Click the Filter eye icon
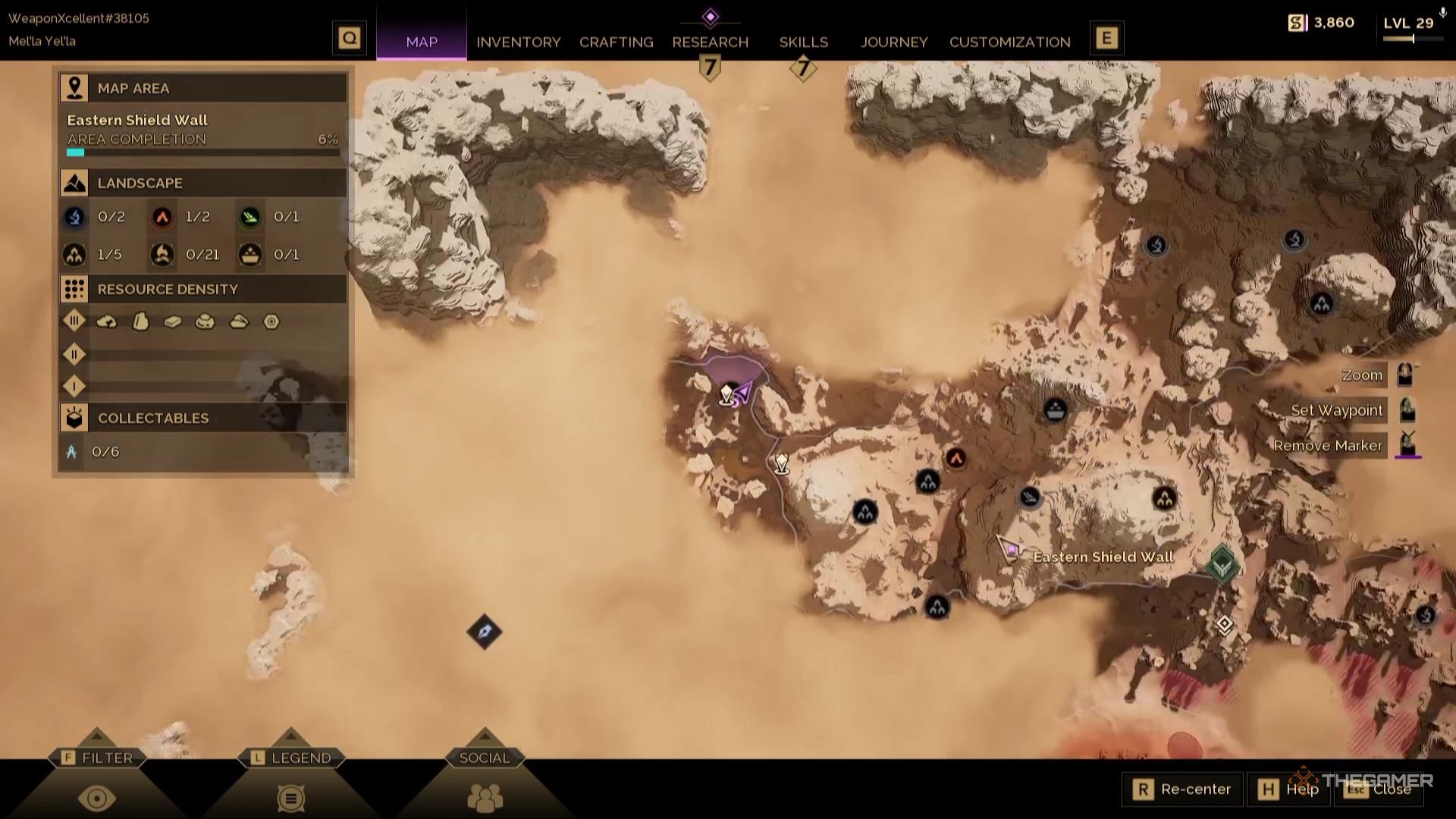 (97, 799)
